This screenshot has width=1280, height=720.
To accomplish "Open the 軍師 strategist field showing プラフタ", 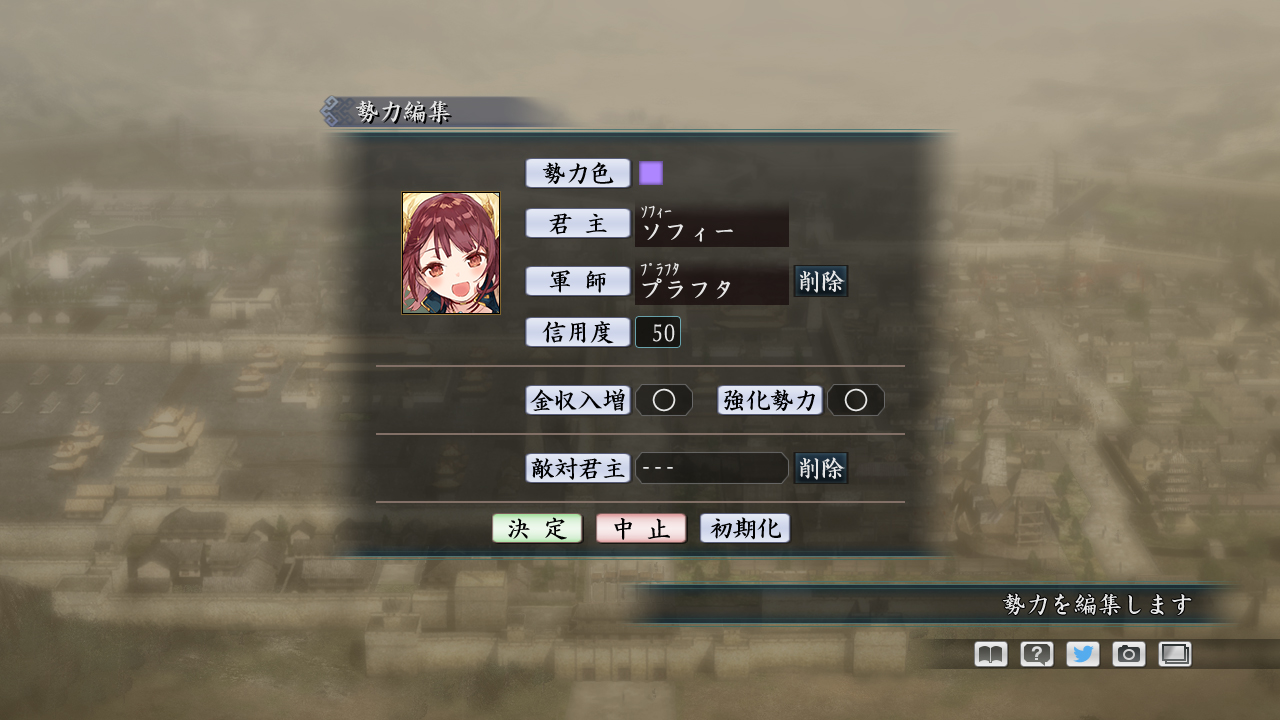I will [x=711, y=284].
